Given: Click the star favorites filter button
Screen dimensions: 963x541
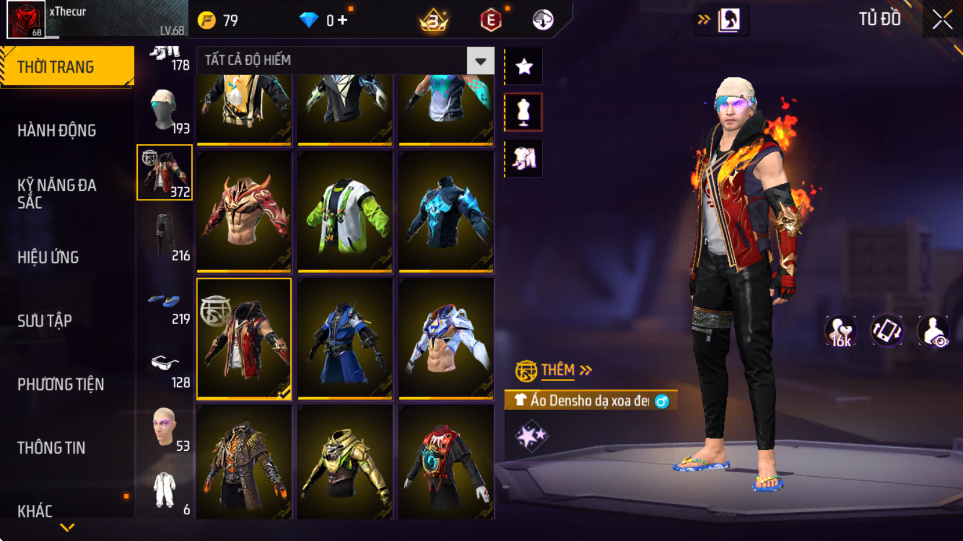Looking at the screenshot, I should click(524, 67).
